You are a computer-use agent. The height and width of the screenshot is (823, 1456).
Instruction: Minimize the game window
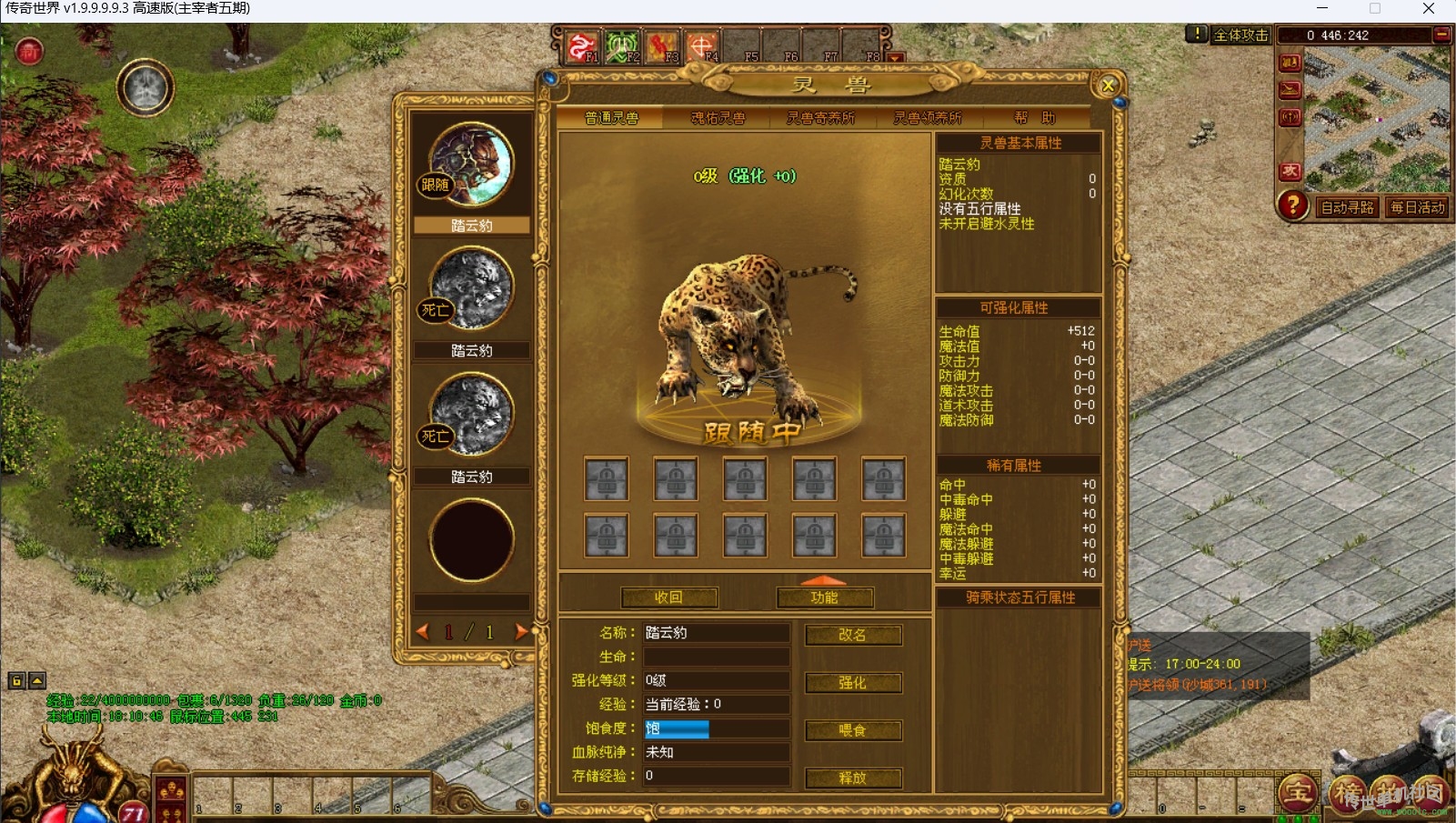[x=1322, y=9]
